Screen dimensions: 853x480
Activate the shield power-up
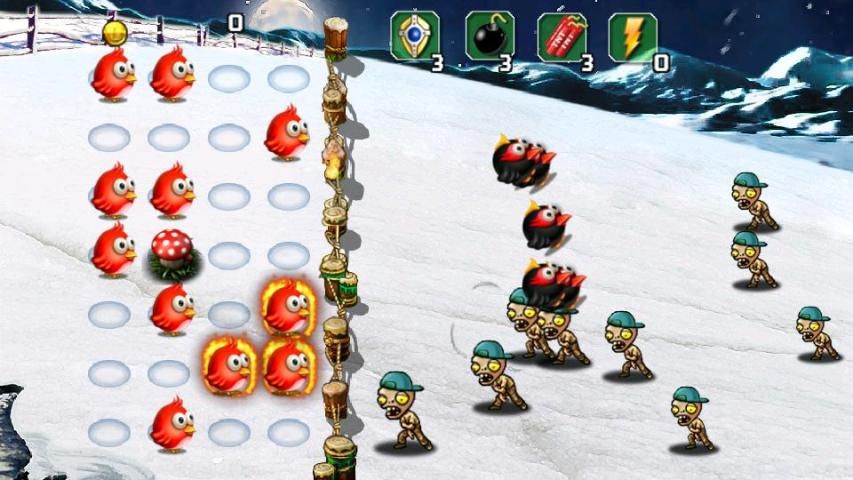(414, 36)
